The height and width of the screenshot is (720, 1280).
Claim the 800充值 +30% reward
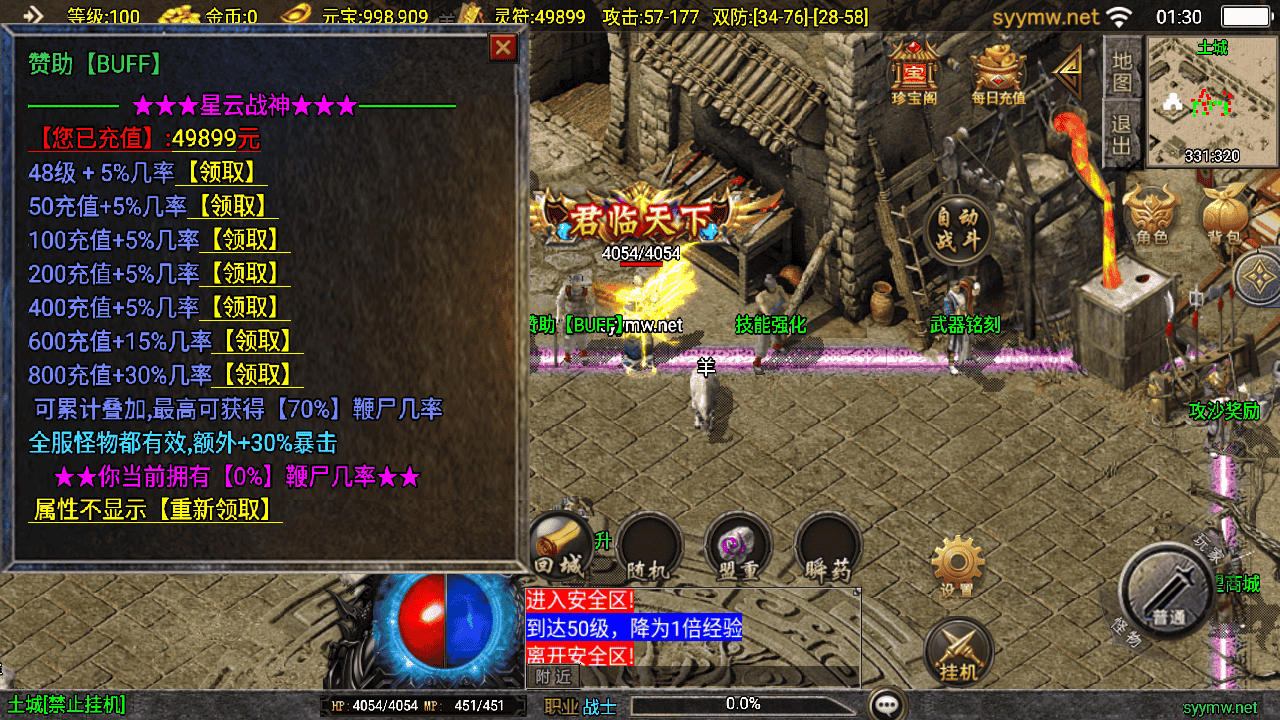pyautogui.click(x=257, y=375)
